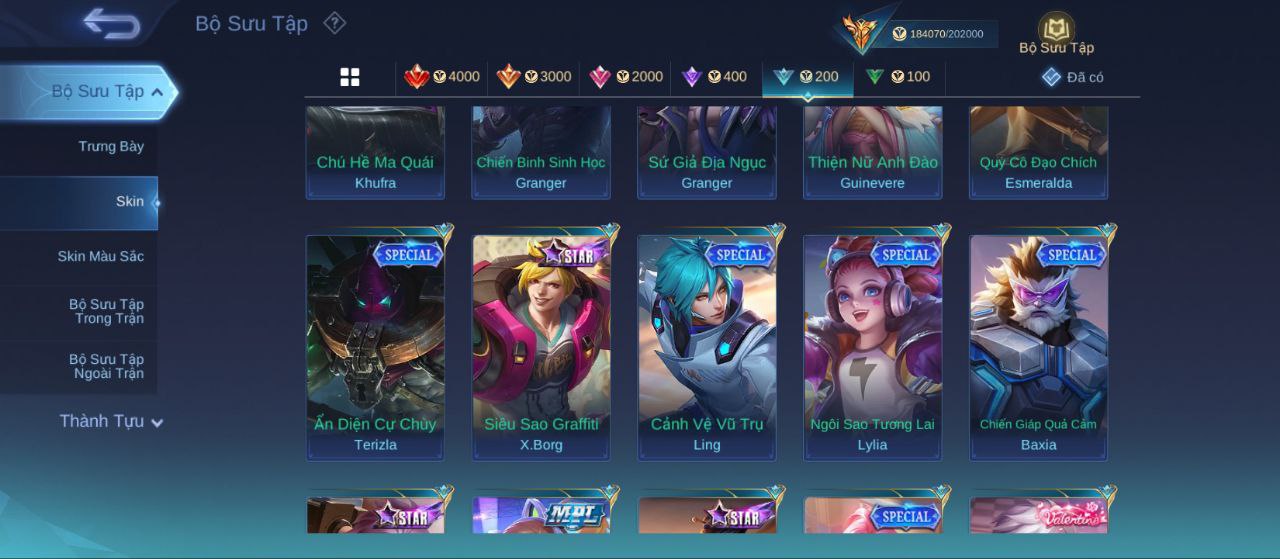Show all skins with grid filter
1280x559 pixels.
[x=350, y=77]
